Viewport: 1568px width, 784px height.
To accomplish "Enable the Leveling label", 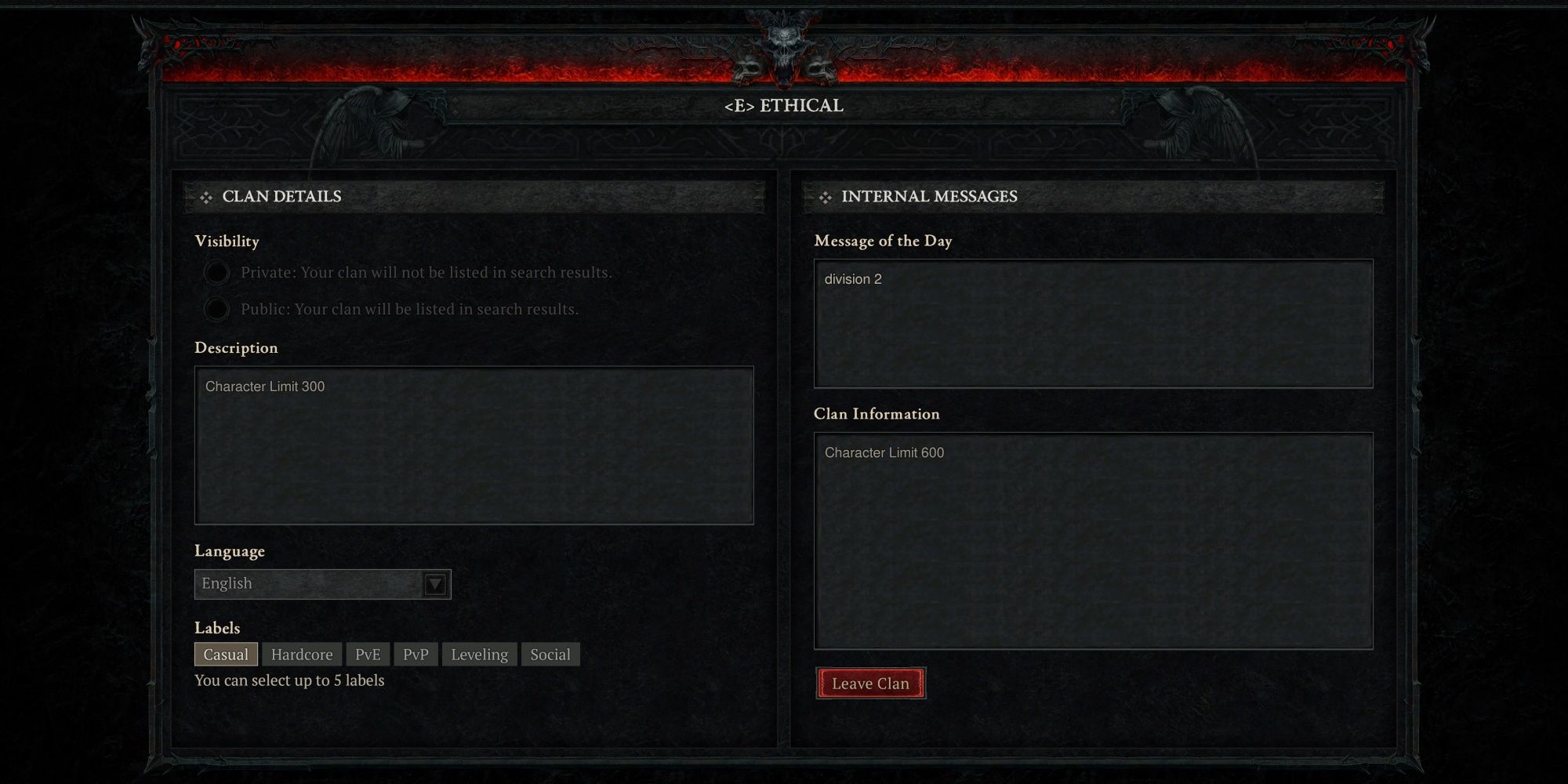I will tap(479, 654).
